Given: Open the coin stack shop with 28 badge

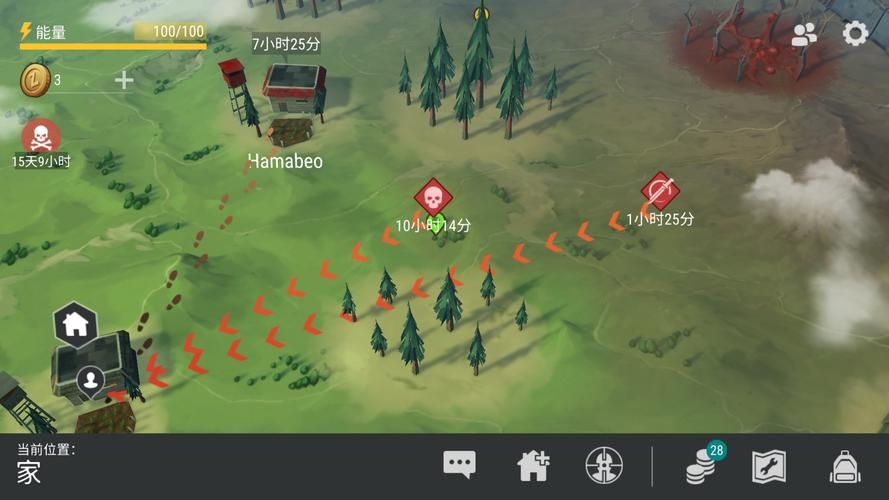Looking at the screenshot, I should pos(704,465).
